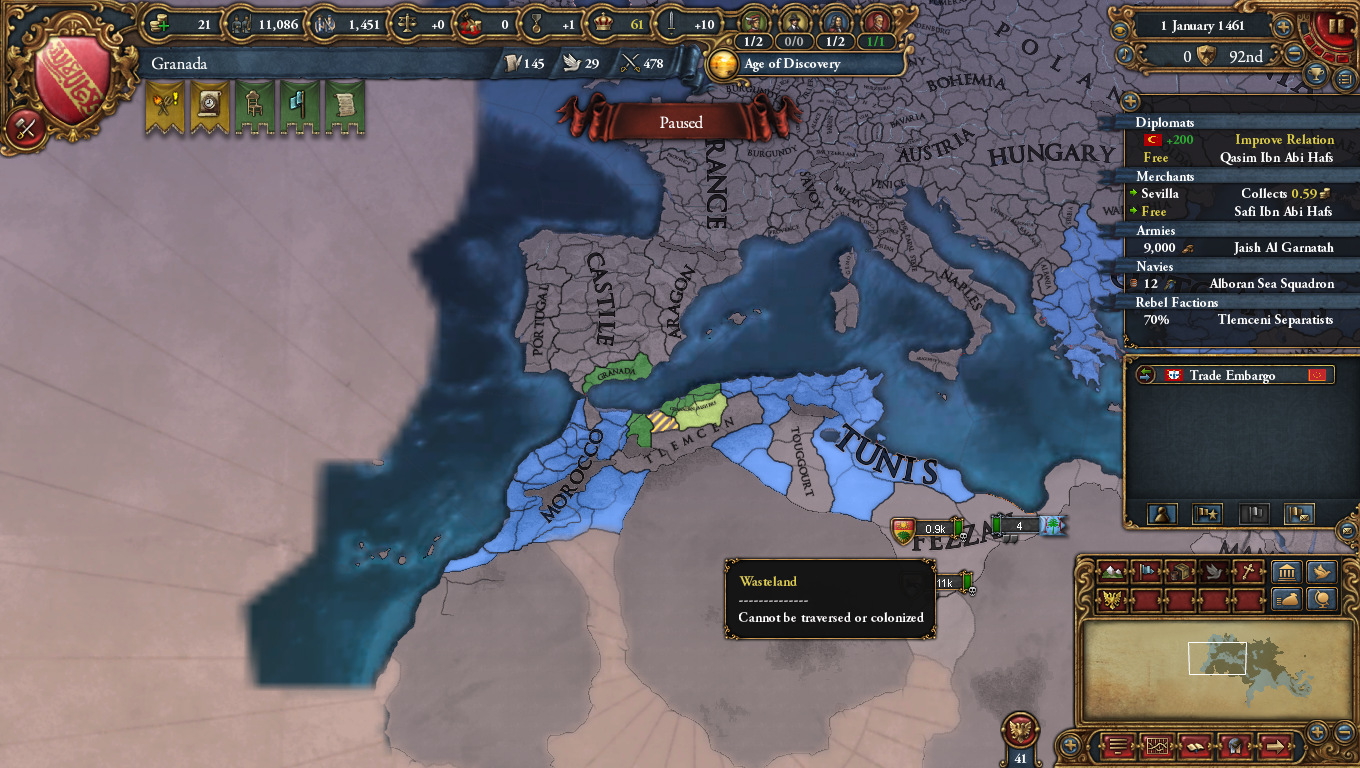Select the Tlemceni Separatists rebel faction

tap(1276, 320)
